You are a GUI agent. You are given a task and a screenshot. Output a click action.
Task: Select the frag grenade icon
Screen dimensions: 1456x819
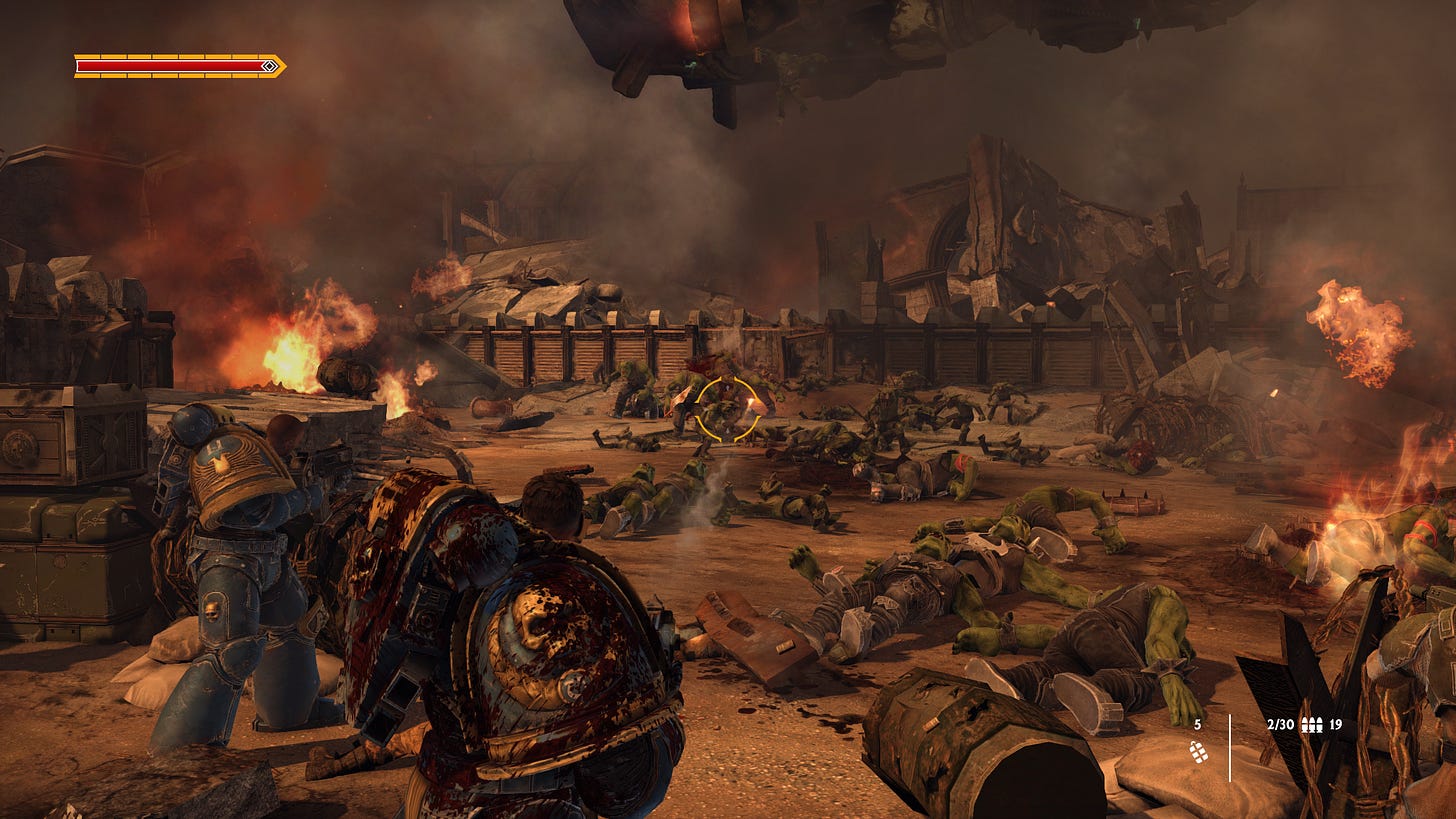coord(1197,753)
